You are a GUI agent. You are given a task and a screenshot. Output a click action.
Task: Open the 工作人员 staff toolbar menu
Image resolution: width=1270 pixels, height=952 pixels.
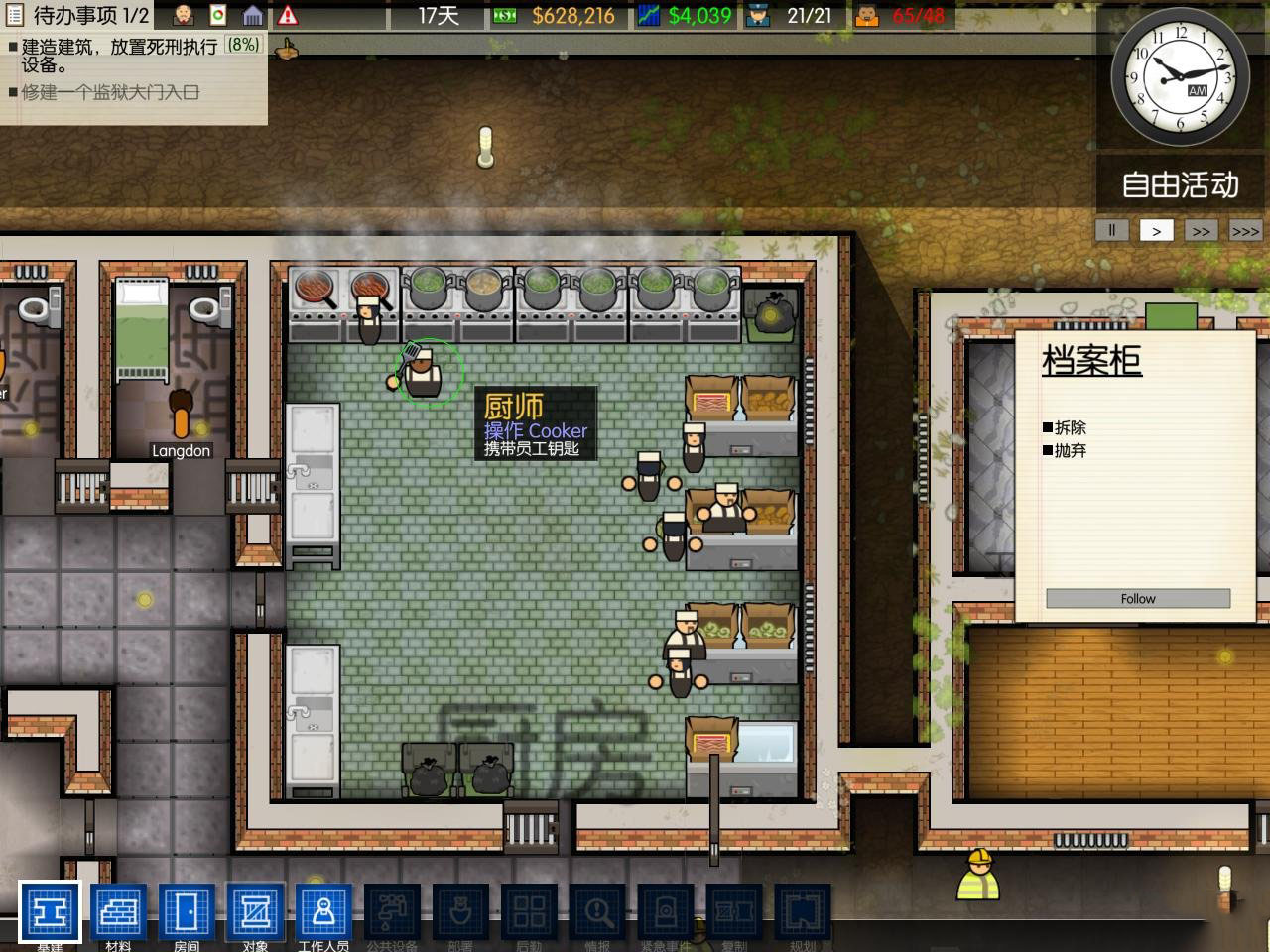[323, 911]
